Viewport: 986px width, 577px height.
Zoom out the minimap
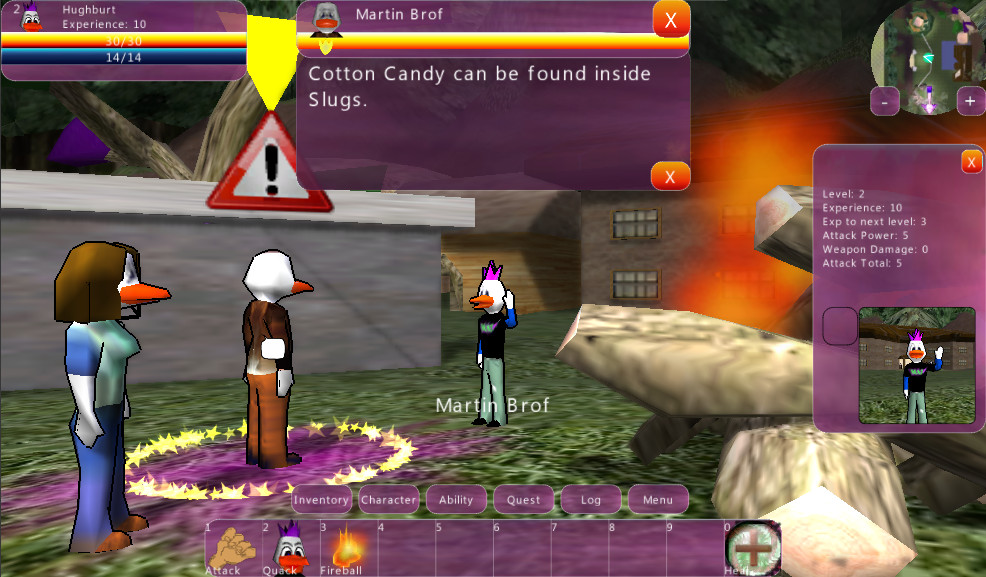pyautogui.click(x=884, y=101)
